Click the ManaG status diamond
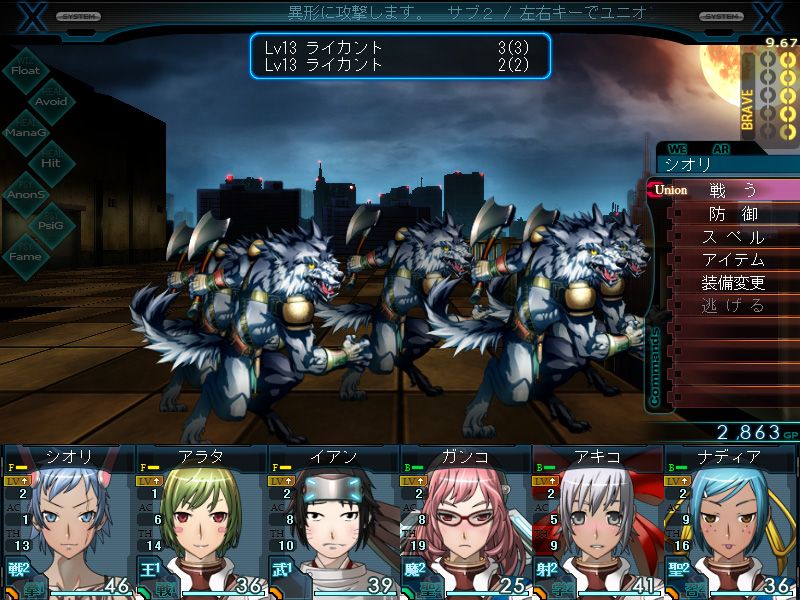Image resolution: width=800 pixels, height=600 pixels. (26, 132)
